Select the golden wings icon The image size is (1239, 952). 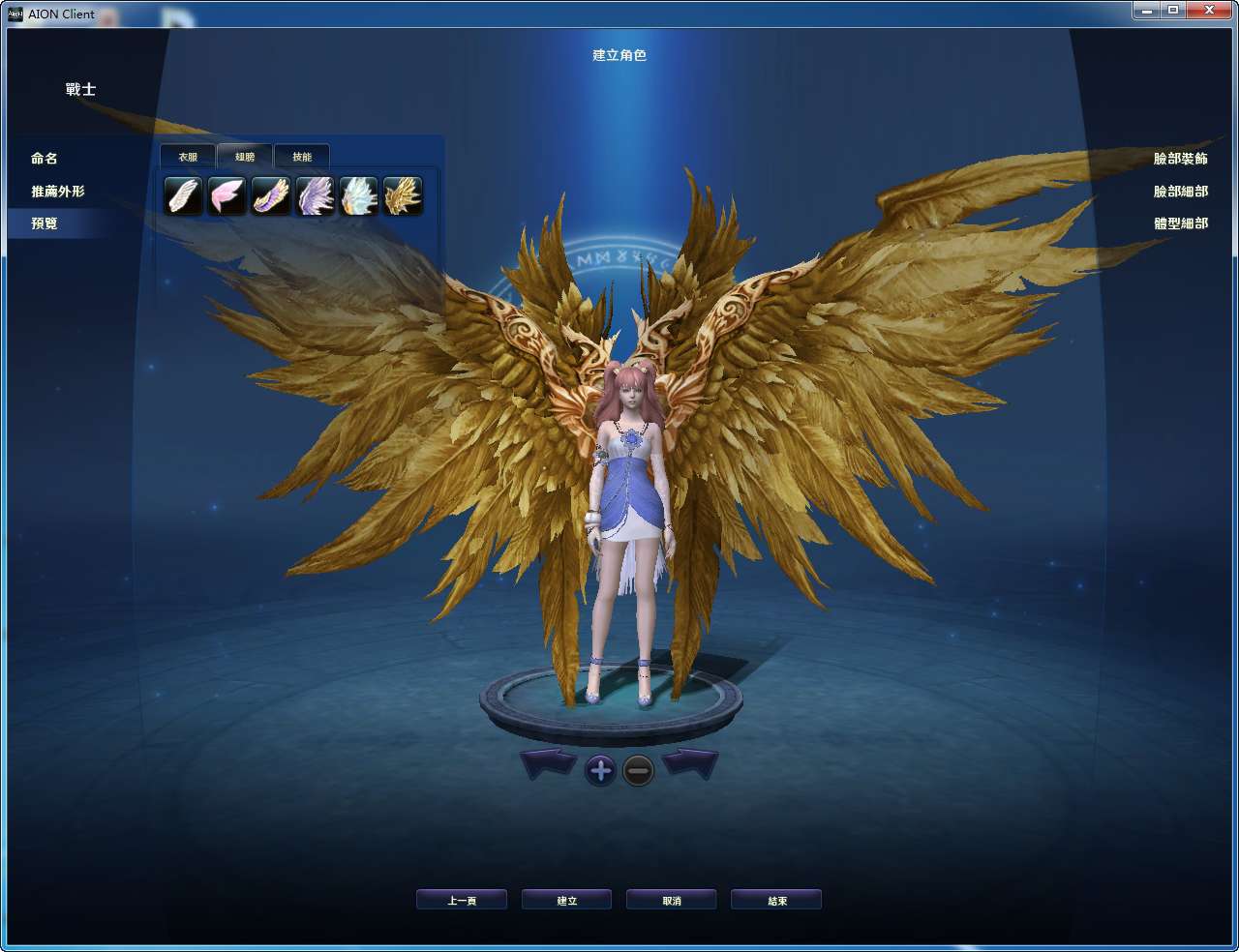tap(402, 194)
